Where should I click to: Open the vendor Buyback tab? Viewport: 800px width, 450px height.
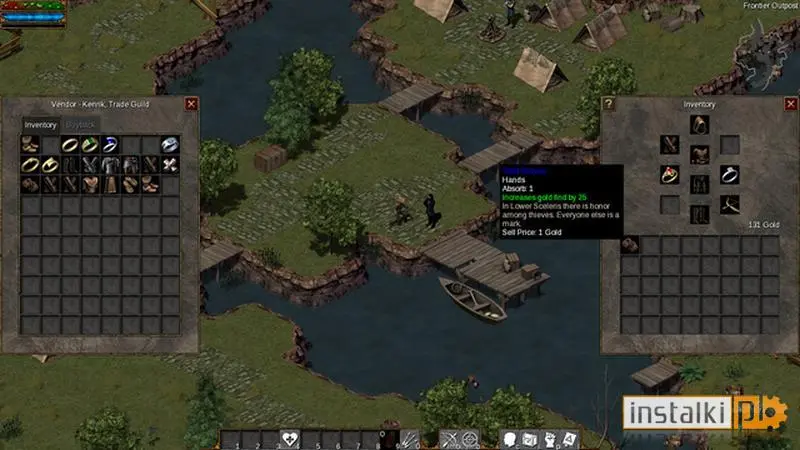[x=78, y=125]
